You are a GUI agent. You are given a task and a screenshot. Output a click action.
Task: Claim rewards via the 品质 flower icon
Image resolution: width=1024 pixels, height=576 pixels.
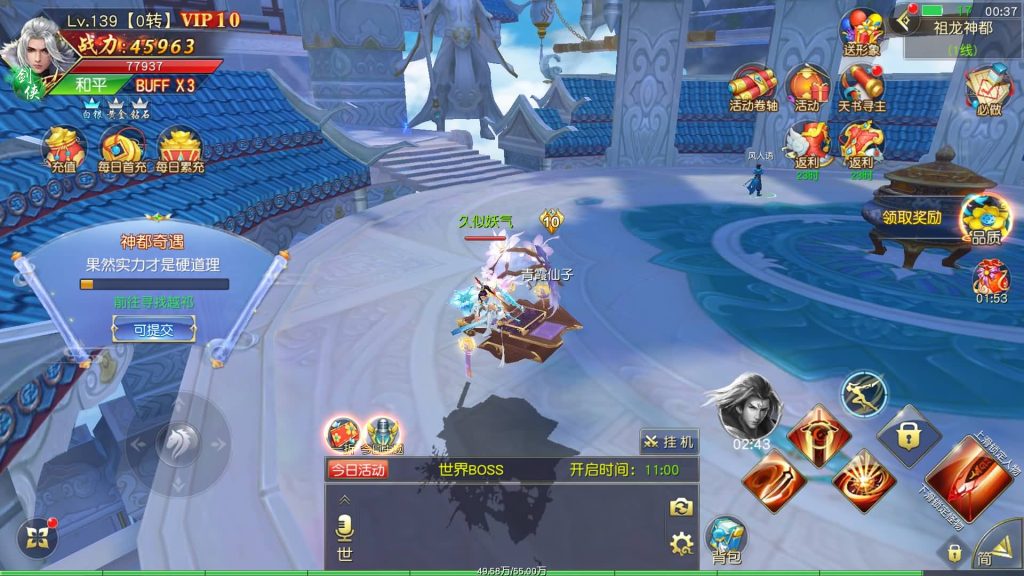click(x=983, y=218)
